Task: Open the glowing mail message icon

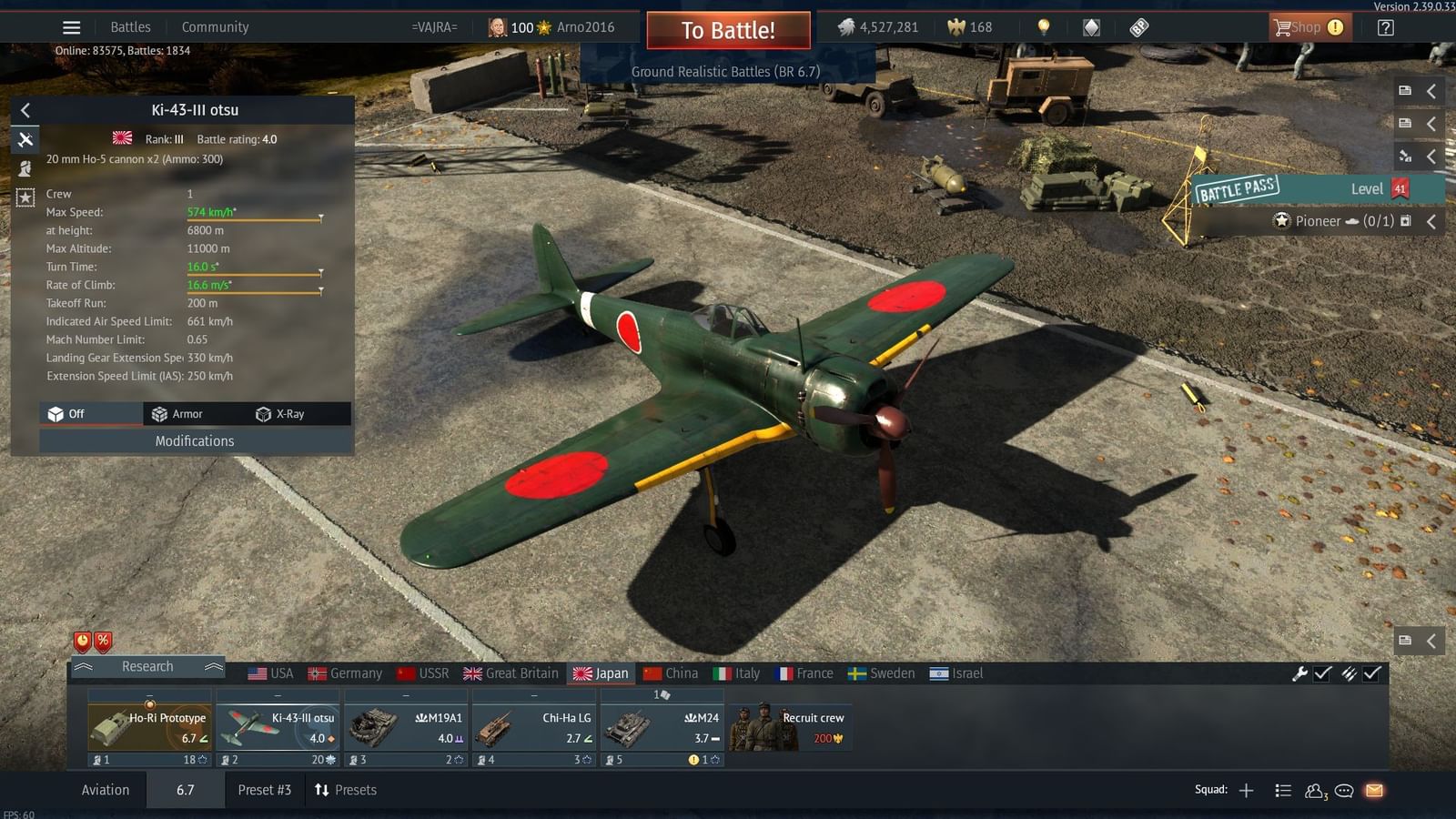Action: pyautogui.click(x=1372, y=790)
